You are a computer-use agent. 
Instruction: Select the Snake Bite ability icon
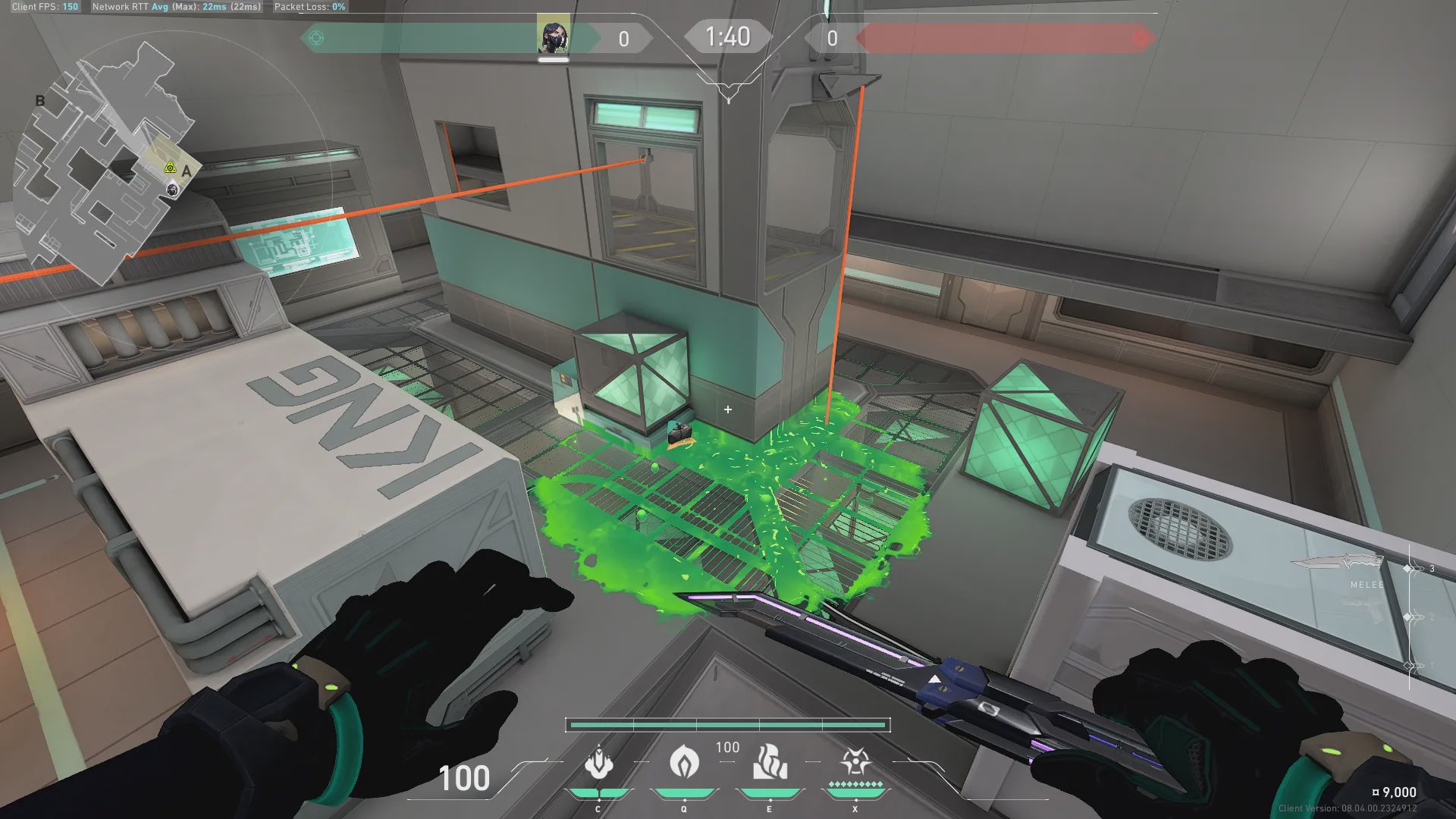pyautogui.click(x=598, y=763)
